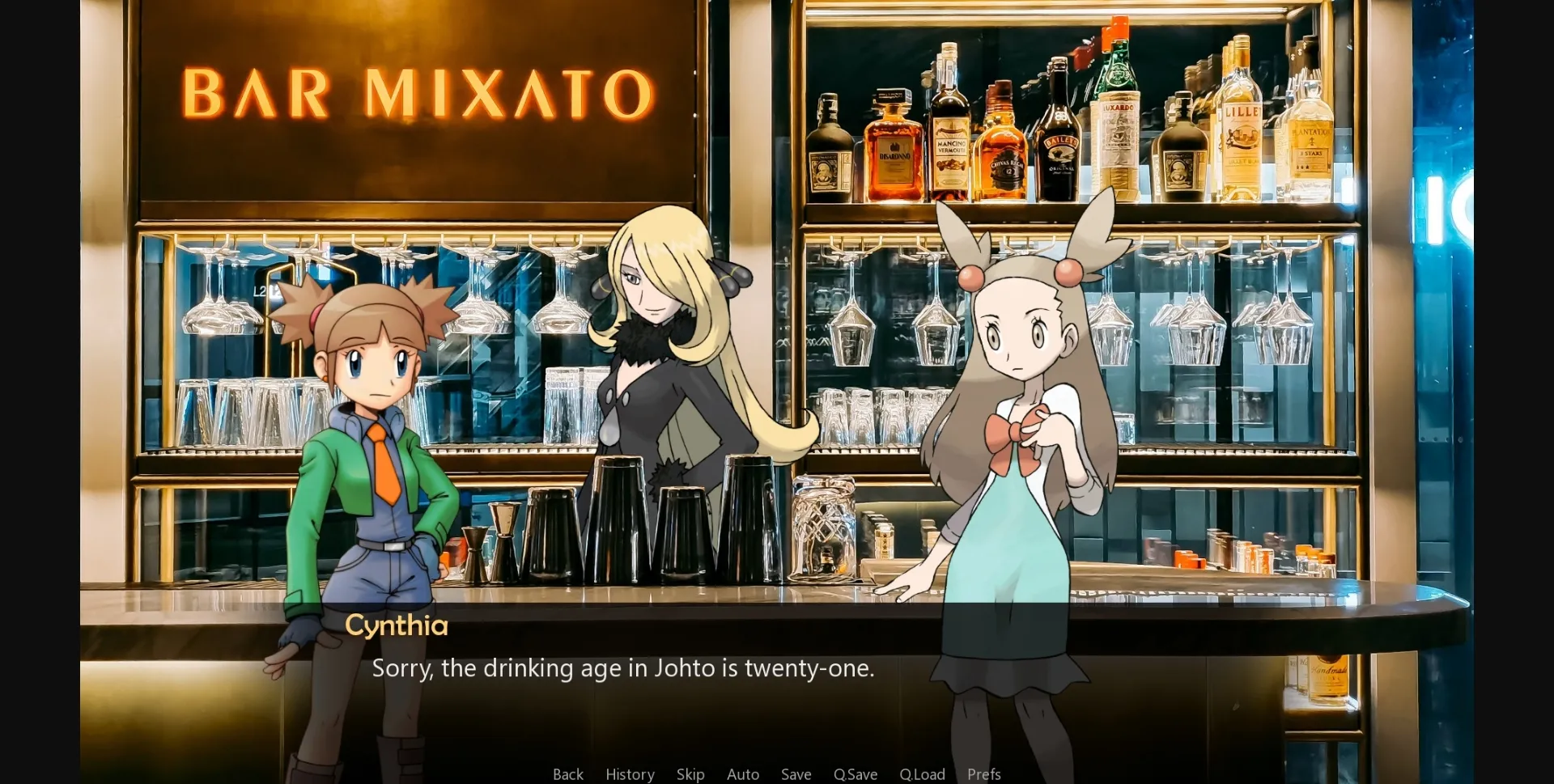Open the Prefs settings menu
1554x784 pixels.
984,774
